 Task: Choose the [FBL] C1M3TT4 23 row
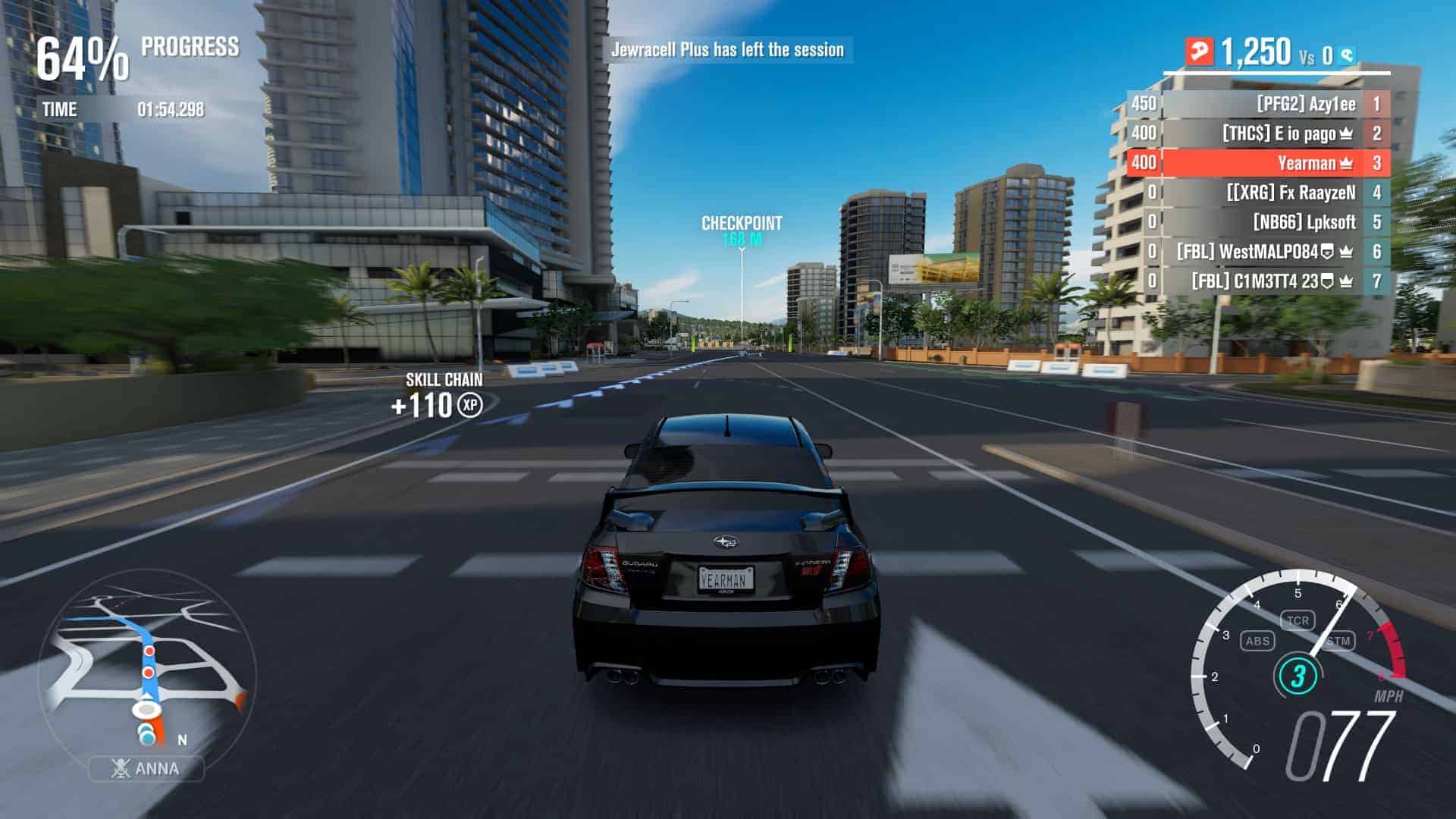coord(1259,281)
